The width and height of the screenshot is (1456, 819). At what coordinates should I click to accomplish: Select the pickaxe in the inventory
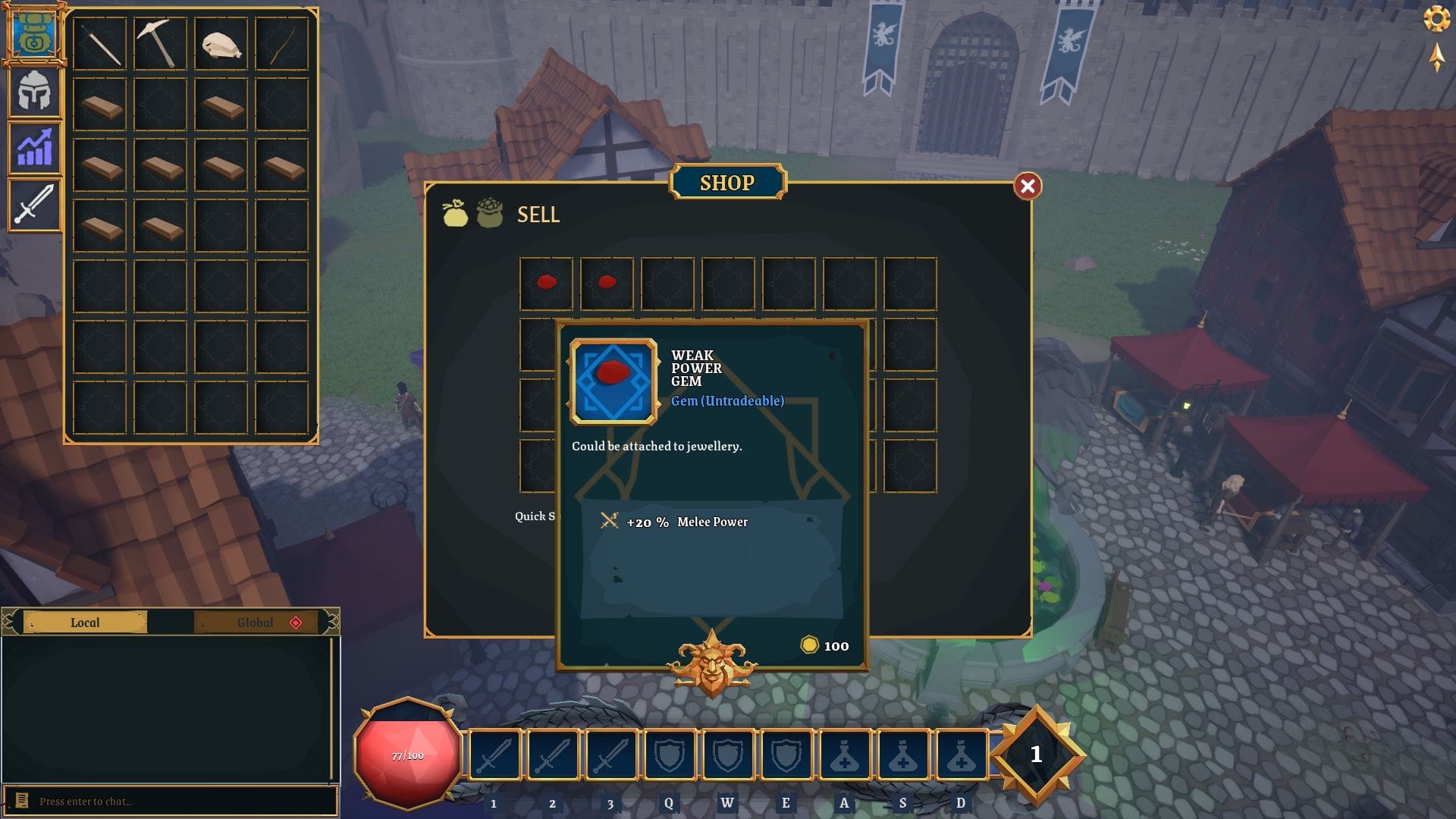(158, 43)
